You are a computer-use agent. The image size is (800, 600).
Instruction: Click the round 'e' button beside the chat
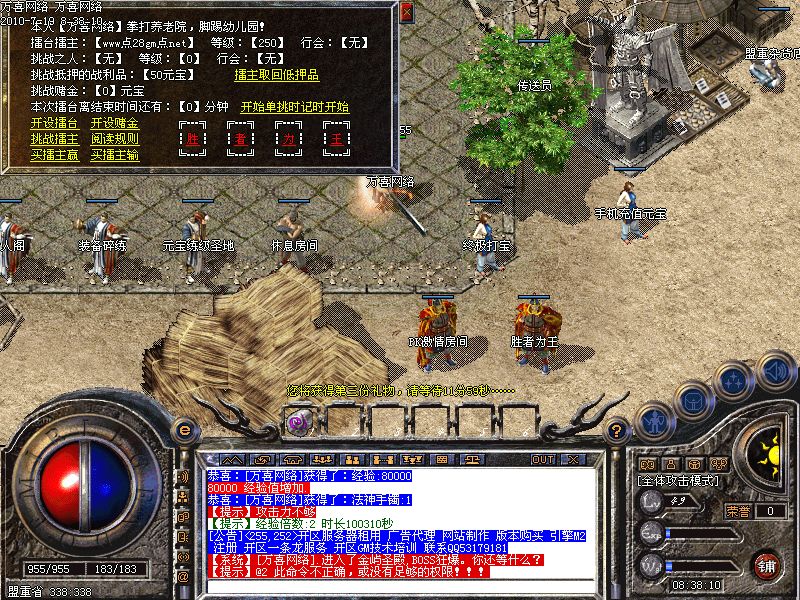click(x=183, y=429)
